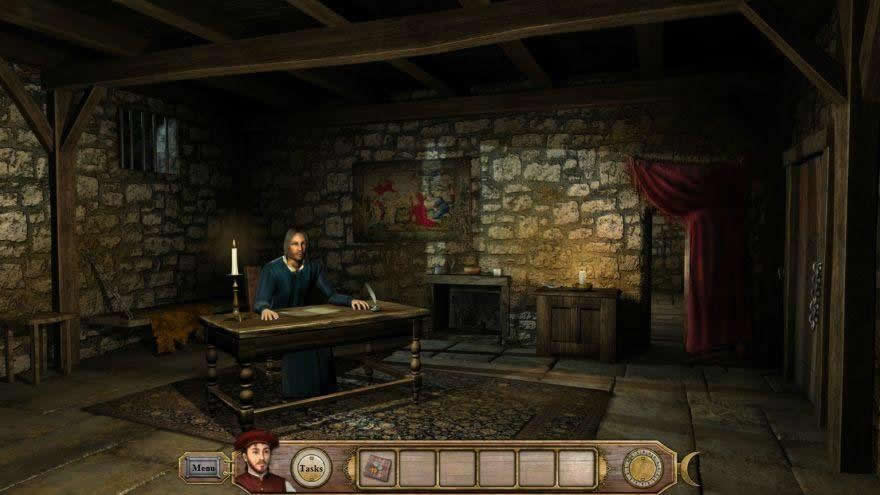Select the item in the first inventory slot
This screenshot has height=495, width=880.
(x=378, y=467)
